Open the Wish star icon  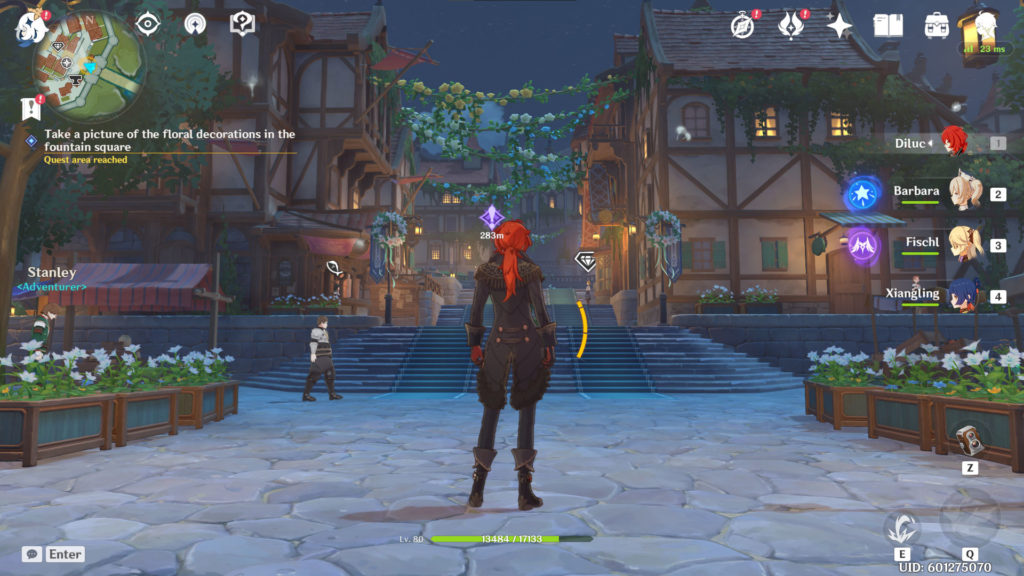(840, 26)
